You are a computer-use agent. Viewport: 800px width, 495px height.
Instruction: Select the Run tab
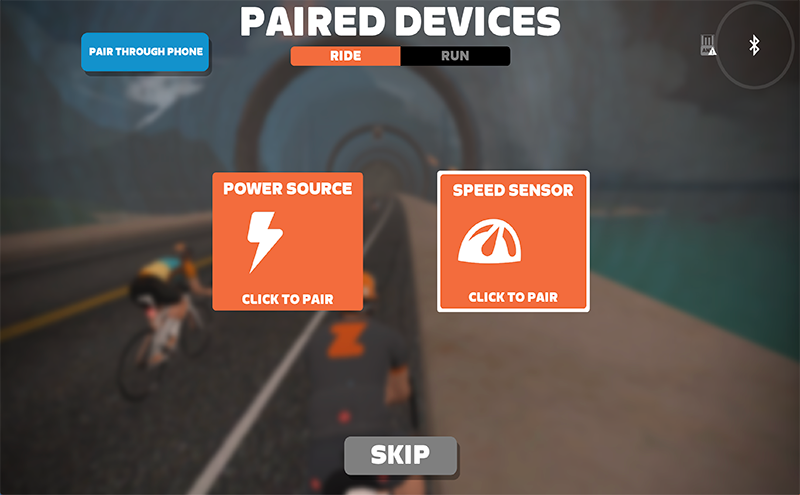pos(455,56)
